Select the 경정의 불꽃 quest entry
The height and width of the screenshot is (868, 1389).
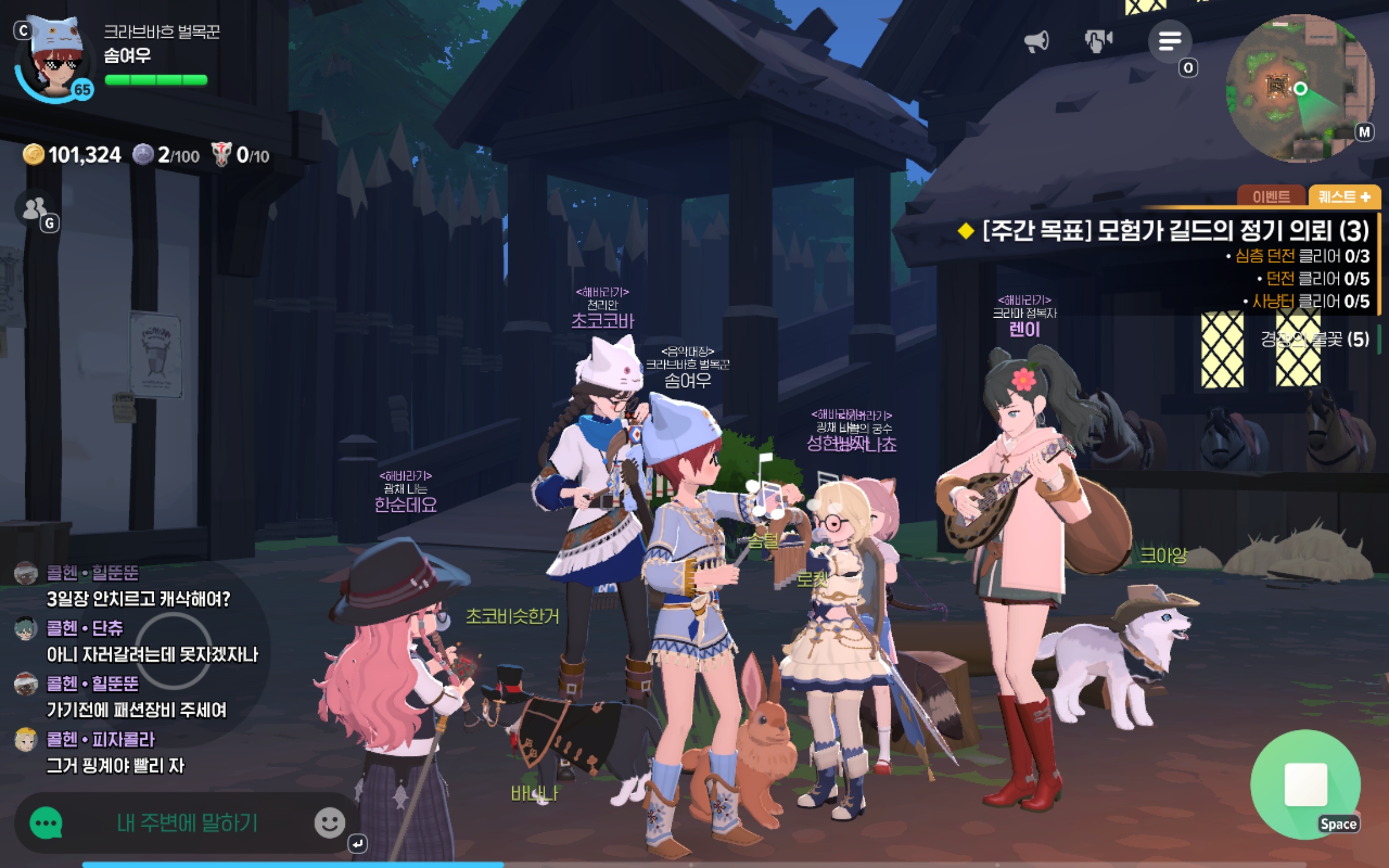tap(1314, 339)
